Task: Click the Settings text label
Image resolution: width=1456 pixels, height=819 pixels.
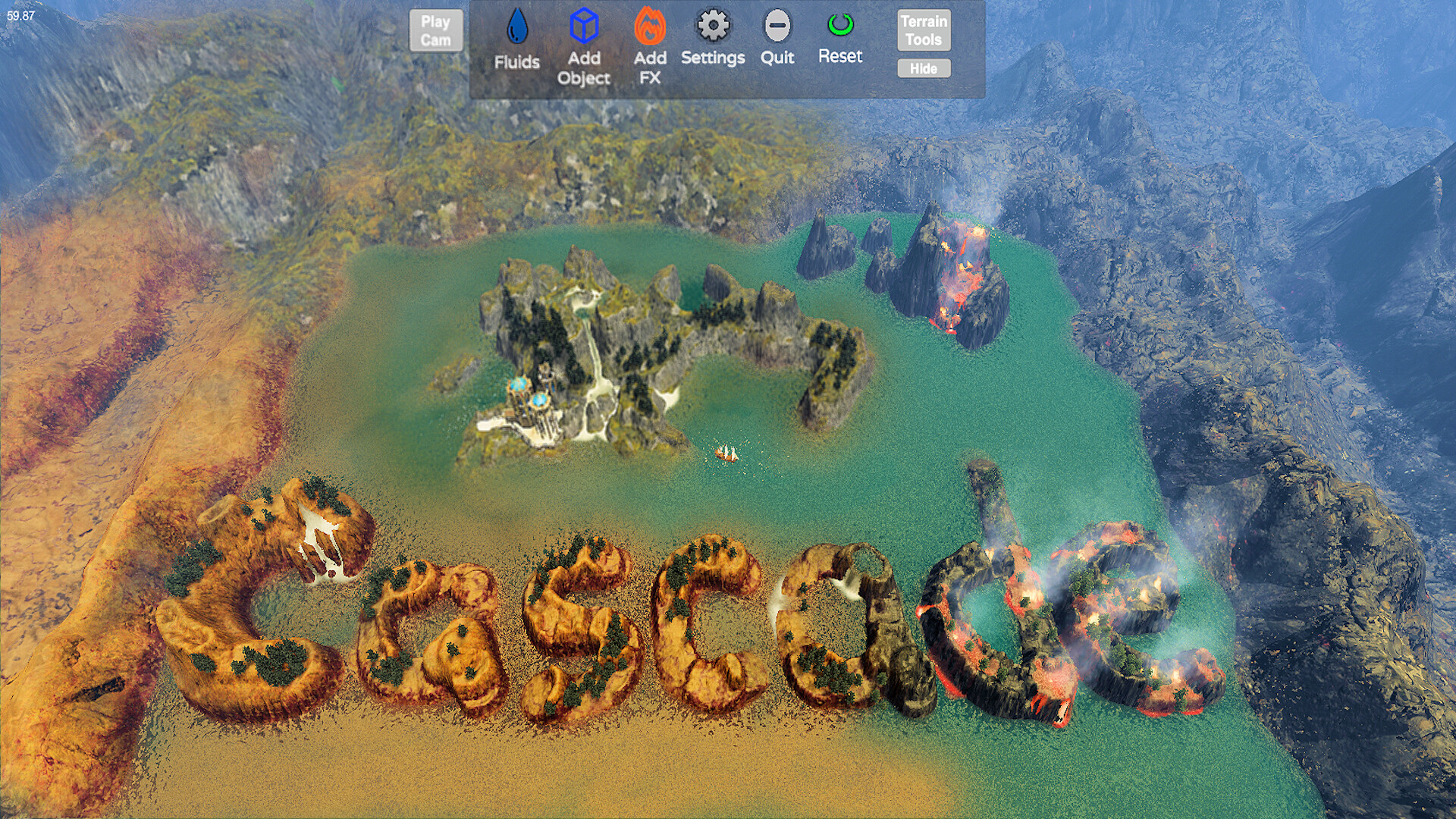Action: [712, 57]
